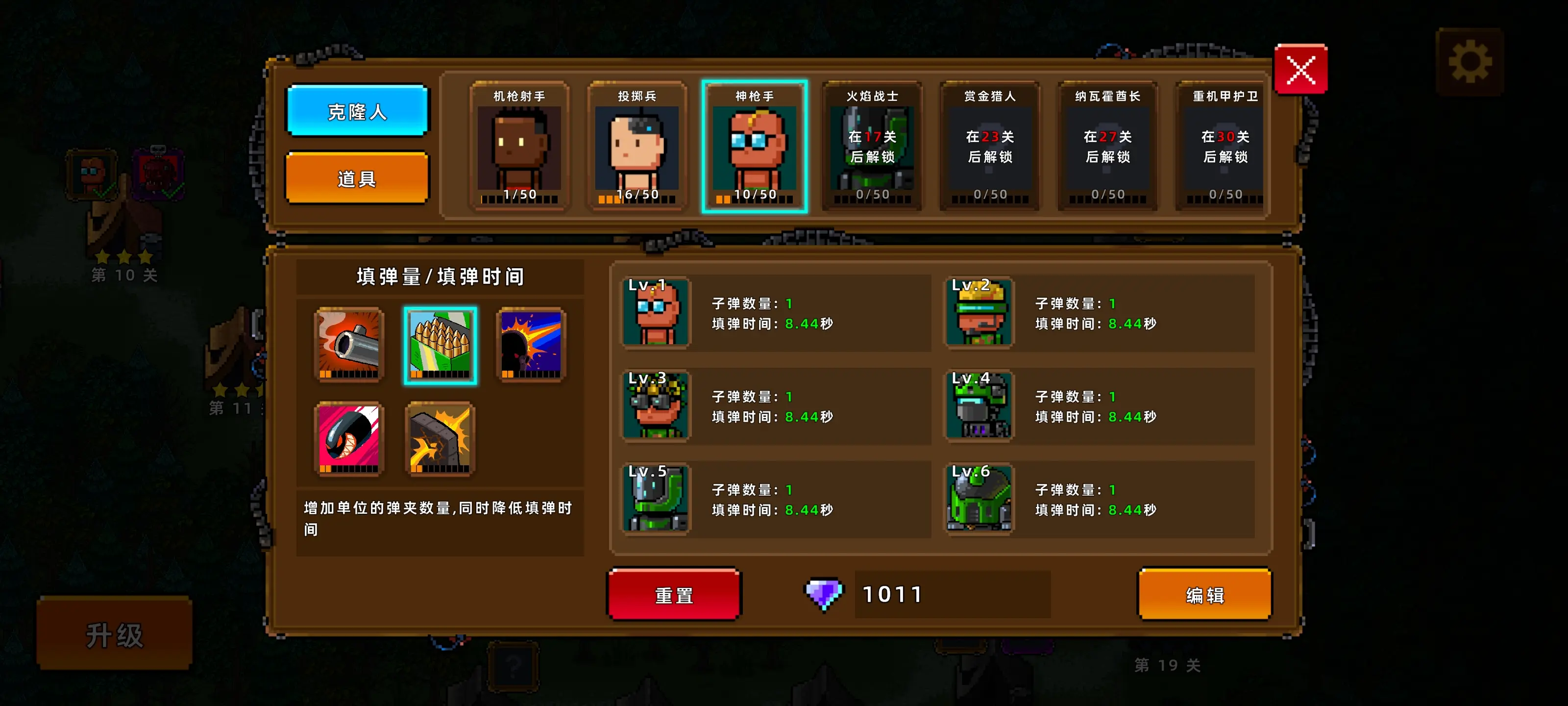1568x706 pixels.
Task: Select the 神枪手 character card
Action: pyautogui.click(x=755, y=146)
